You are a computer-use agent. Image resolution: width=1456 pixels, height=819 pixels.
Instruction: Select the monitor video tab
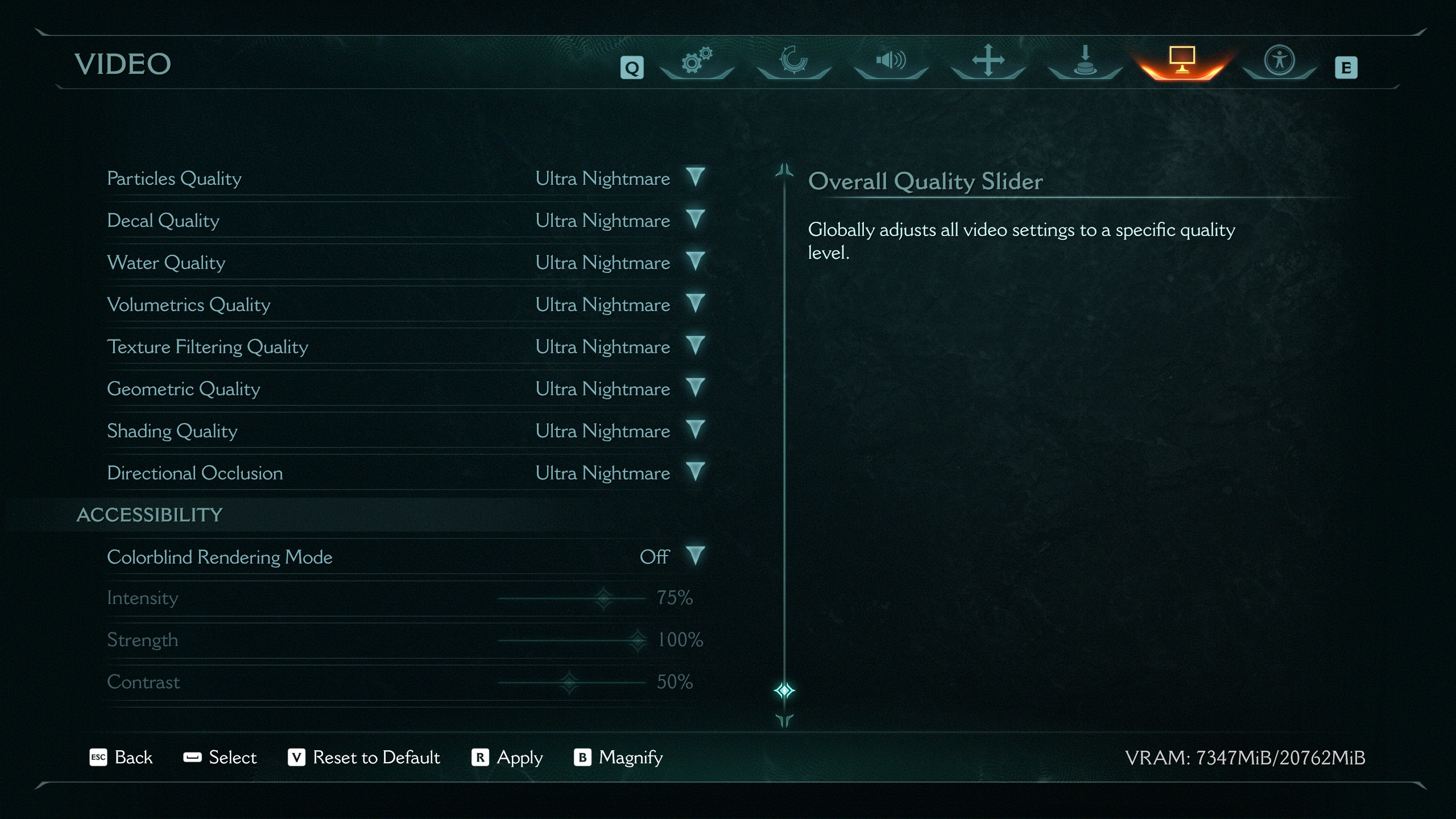(x=1182, y=61)
